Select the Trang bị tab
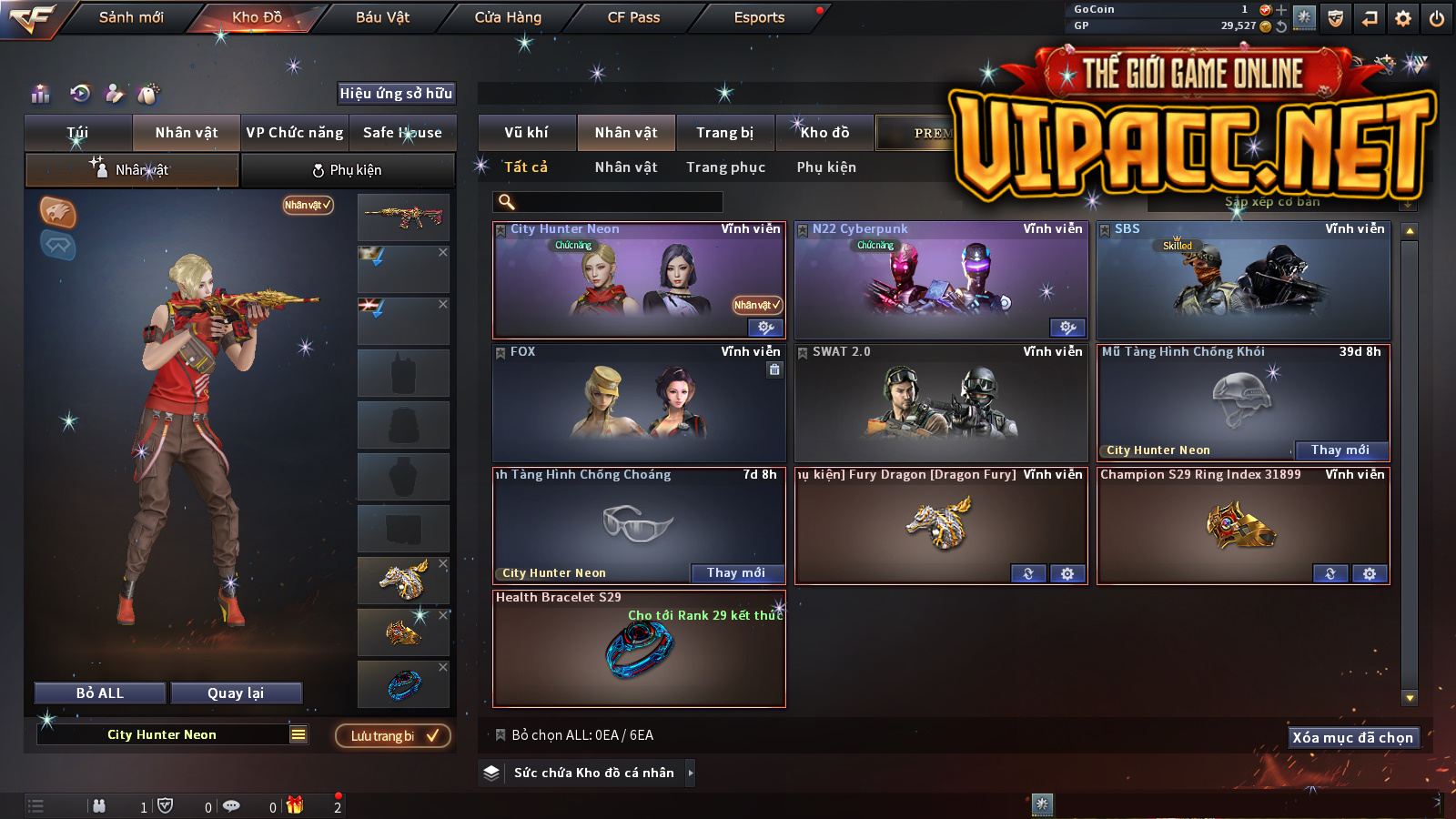 pos(725,133)
